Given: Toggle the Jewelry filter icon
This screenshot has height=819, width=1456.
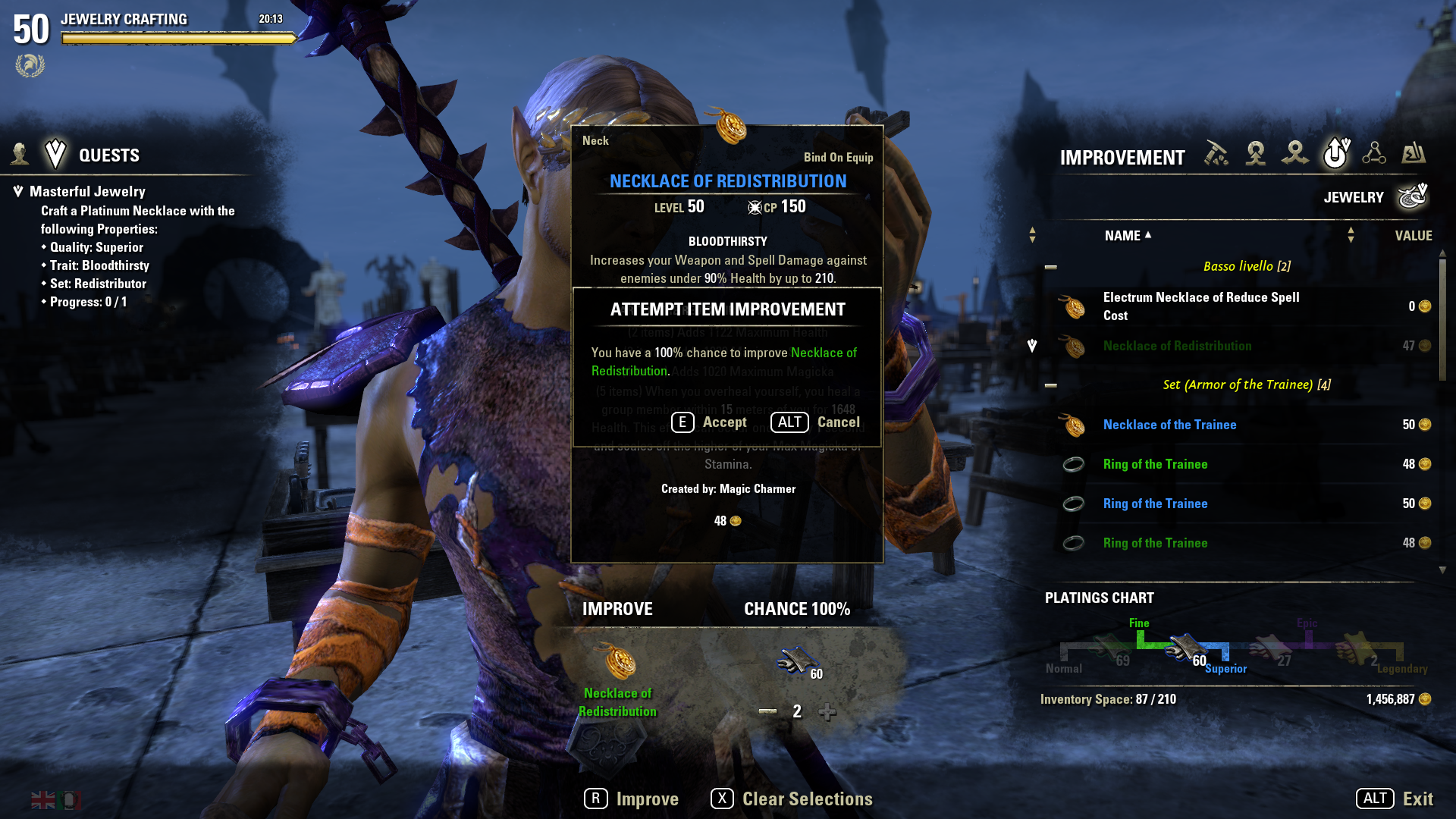Looking at the screenshot, I should coord(1412,197).
